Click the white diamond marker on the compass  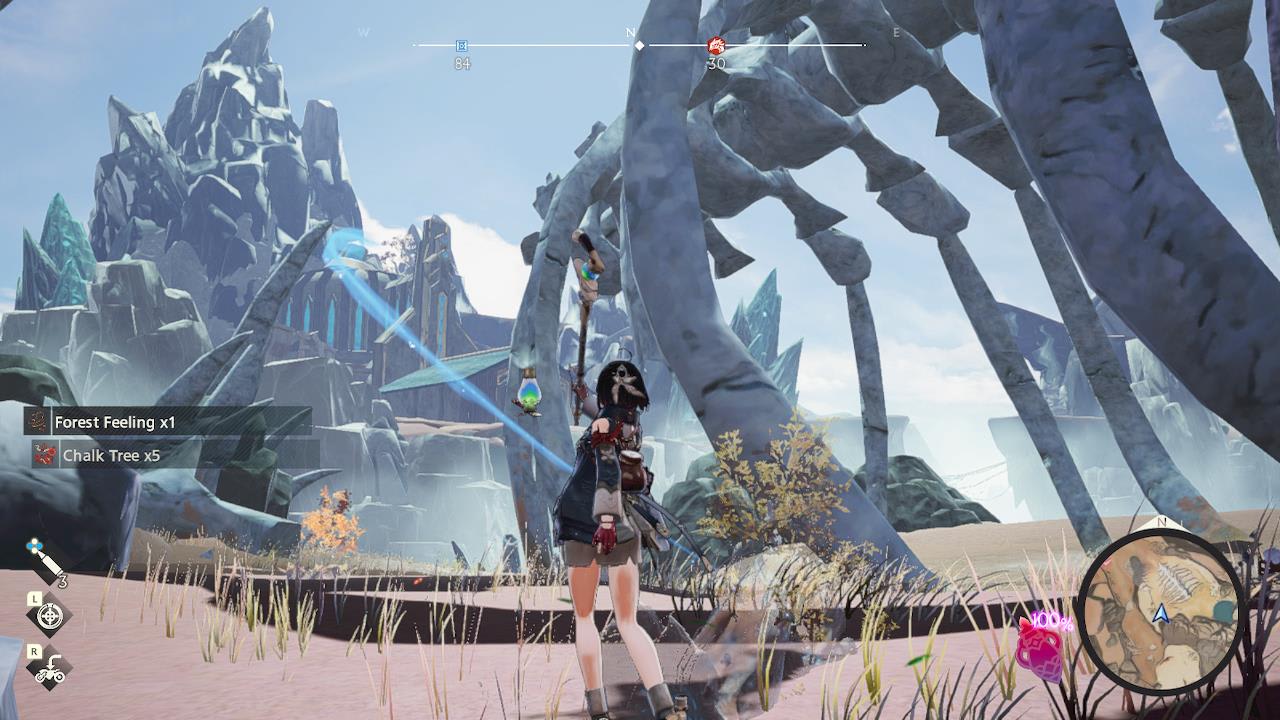(x=639, y=45)
